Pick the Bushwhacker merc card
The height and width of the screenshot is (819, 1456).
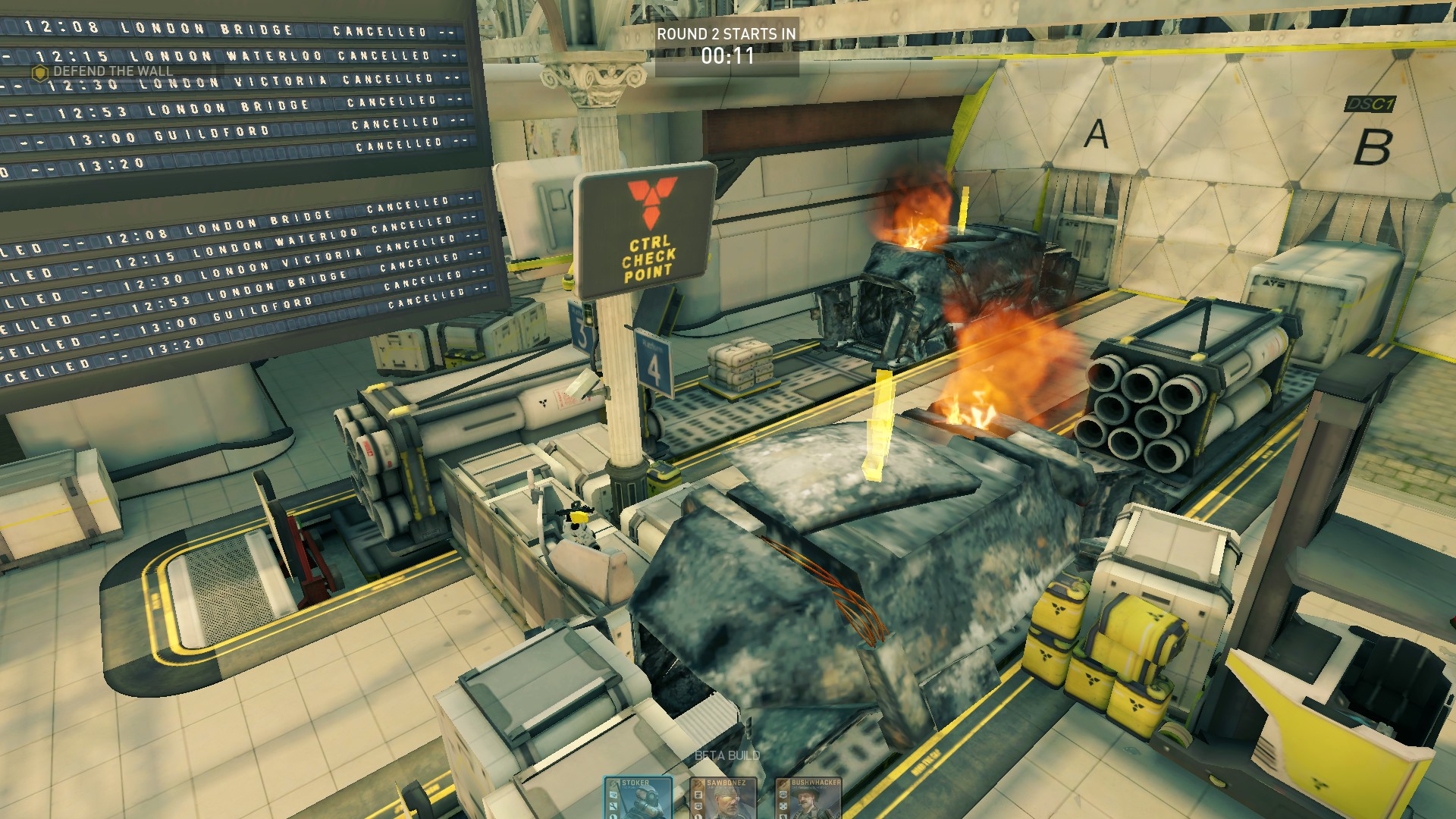pos(808,799)
